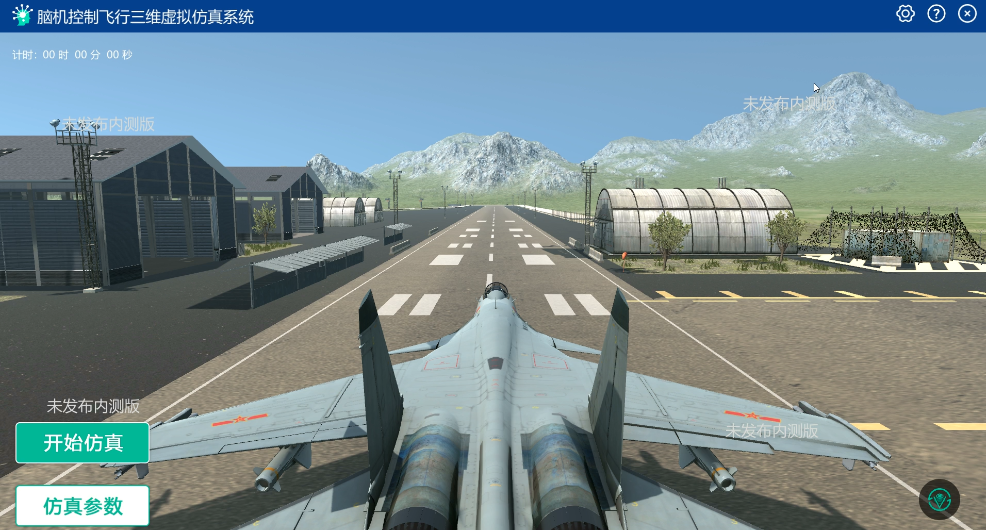
Task: Click the 开始仿真 button
Action: (82, 443)
